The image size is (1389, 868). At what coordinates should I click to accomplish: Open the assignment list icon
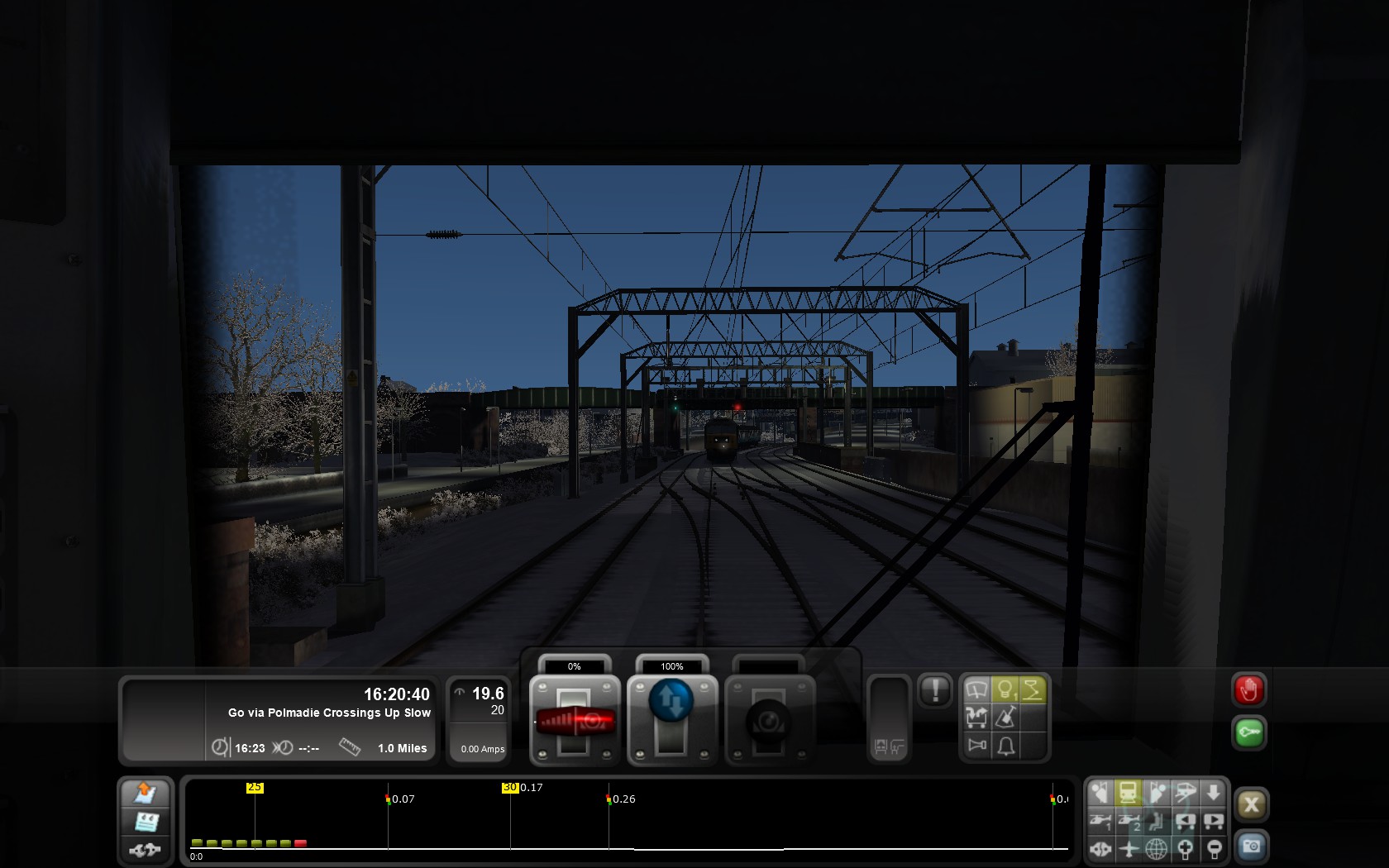146,821
